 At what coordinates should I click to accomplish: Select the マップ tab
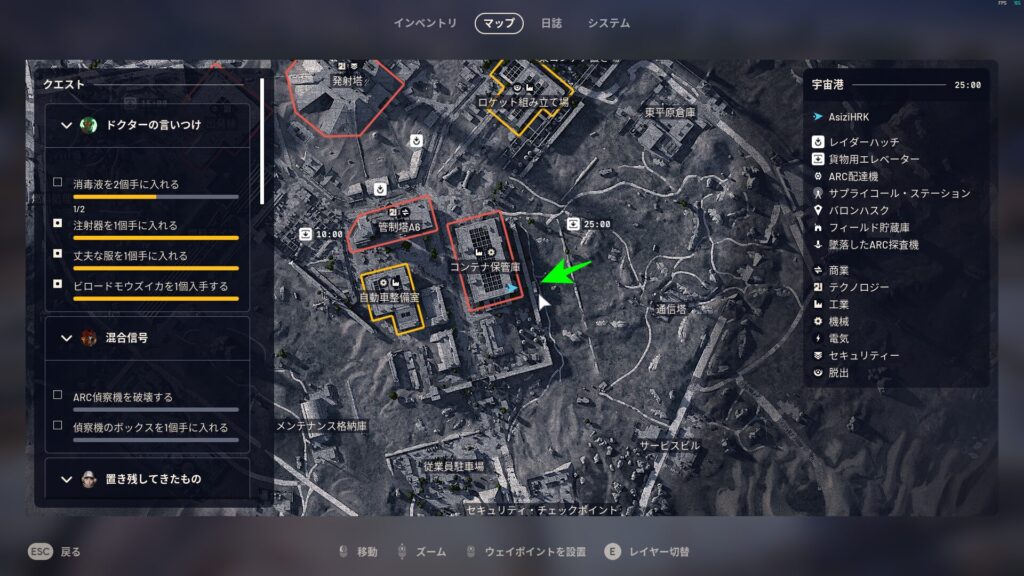[x=499, y=23]
